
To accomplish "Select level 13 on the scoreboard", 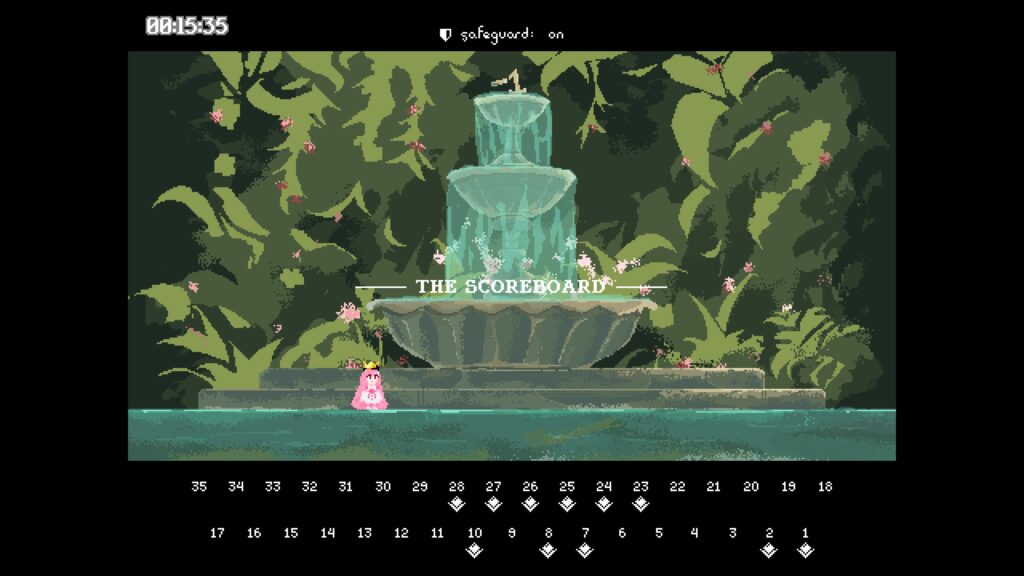I will (x=364, y=533).
